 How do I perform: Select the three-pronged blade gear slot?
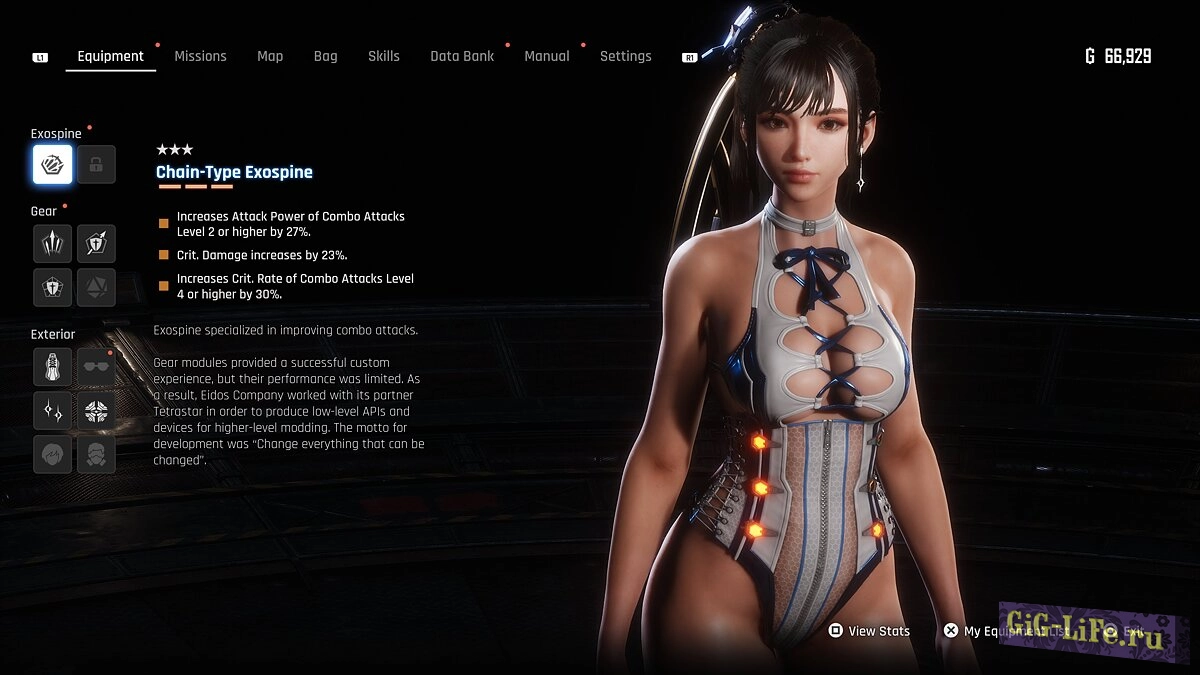coord(52,243)
